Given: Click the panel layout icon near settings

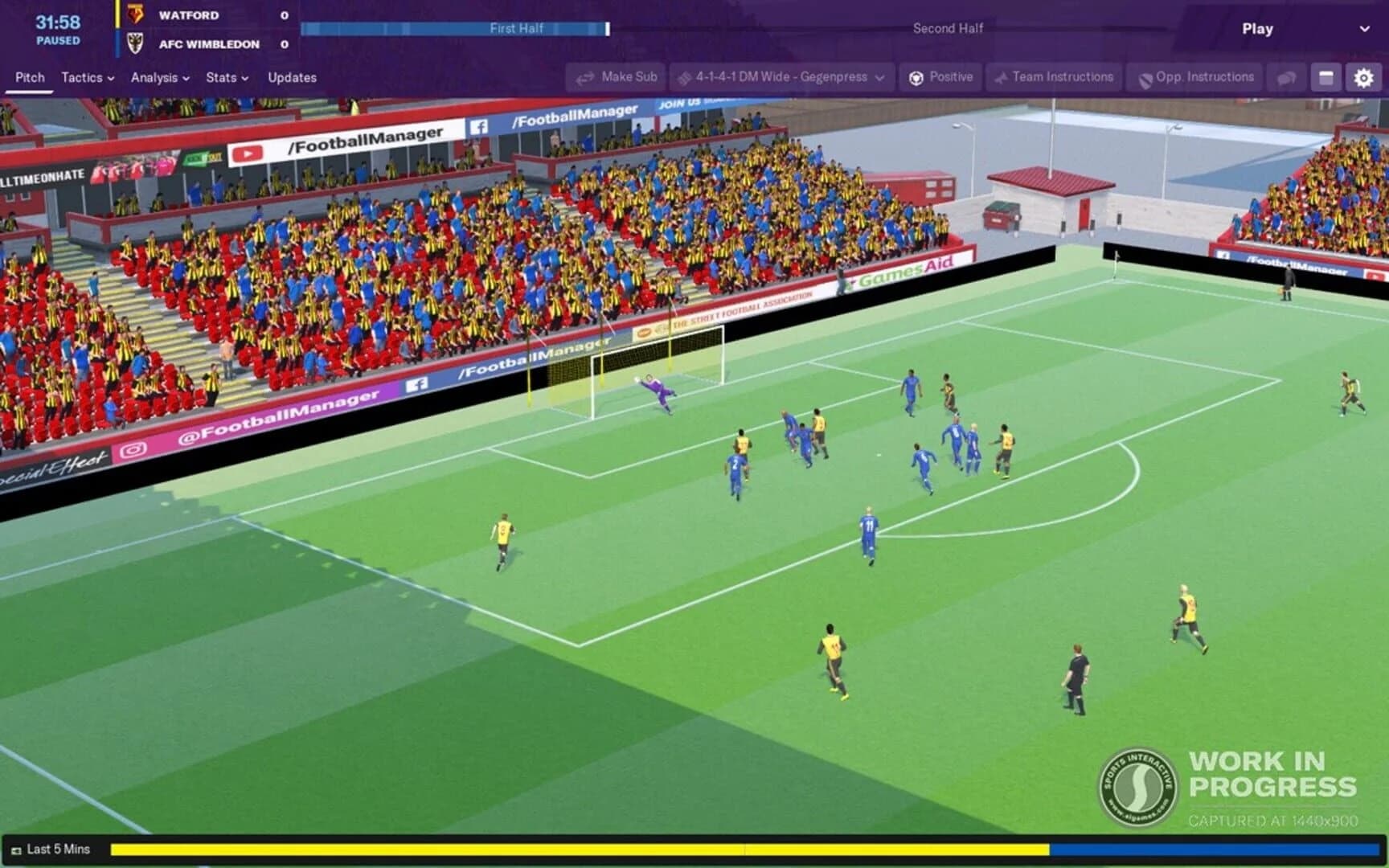Looking at the screenshot, I should pos(1324,77).
